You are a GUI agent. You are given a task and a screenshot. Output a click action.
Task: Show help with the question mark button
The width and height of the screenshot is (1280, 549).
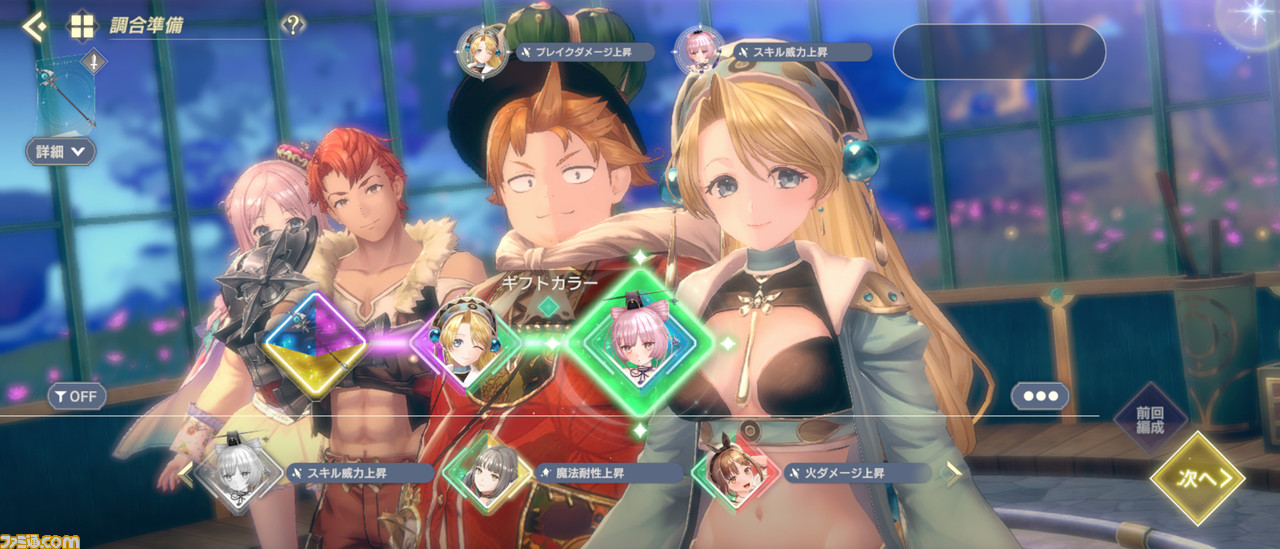pos(292,26)
